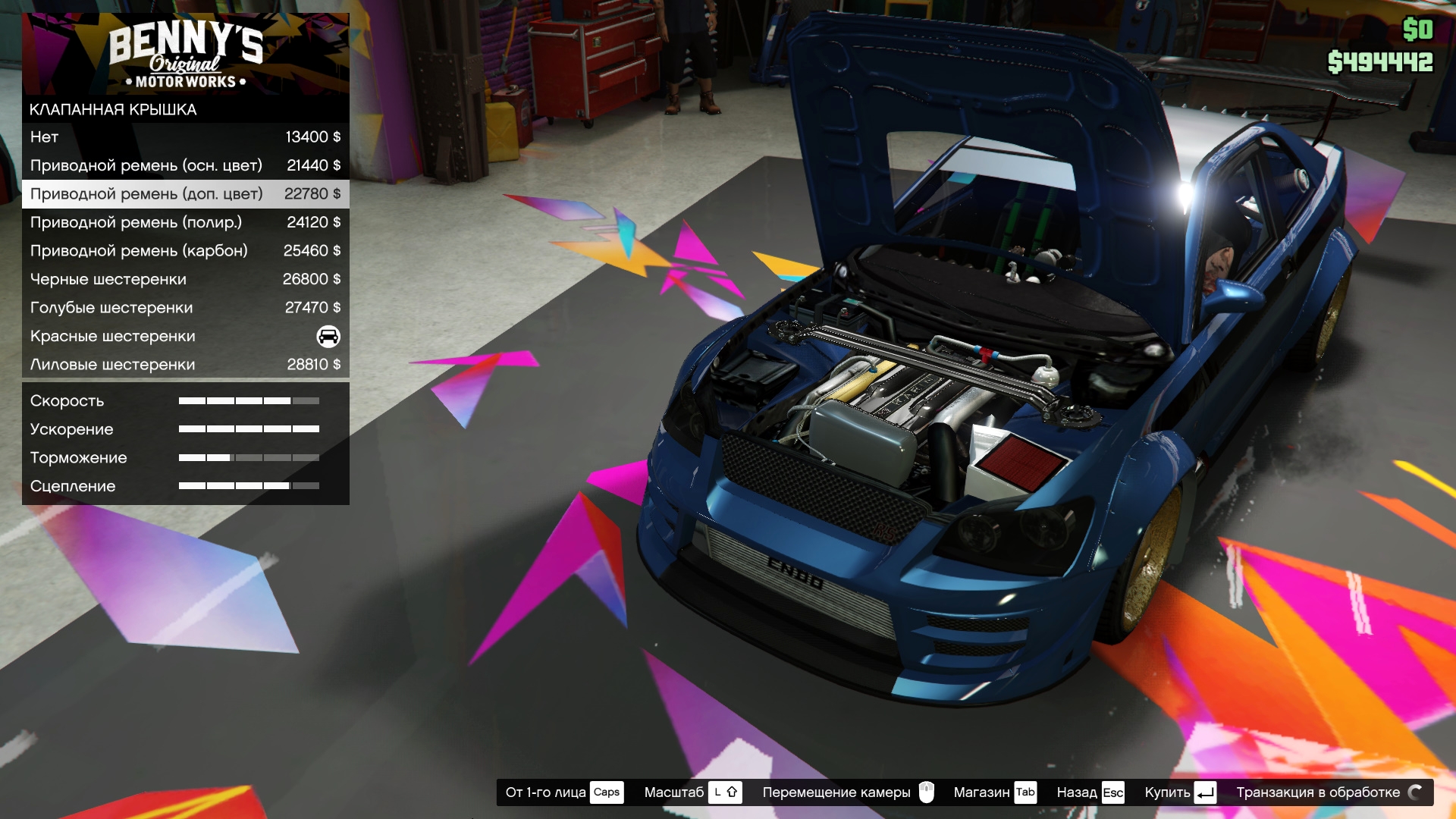Pick Лиловые шестеренки for 28810 $
1456x819 pixels.
[x=185, y=365]
